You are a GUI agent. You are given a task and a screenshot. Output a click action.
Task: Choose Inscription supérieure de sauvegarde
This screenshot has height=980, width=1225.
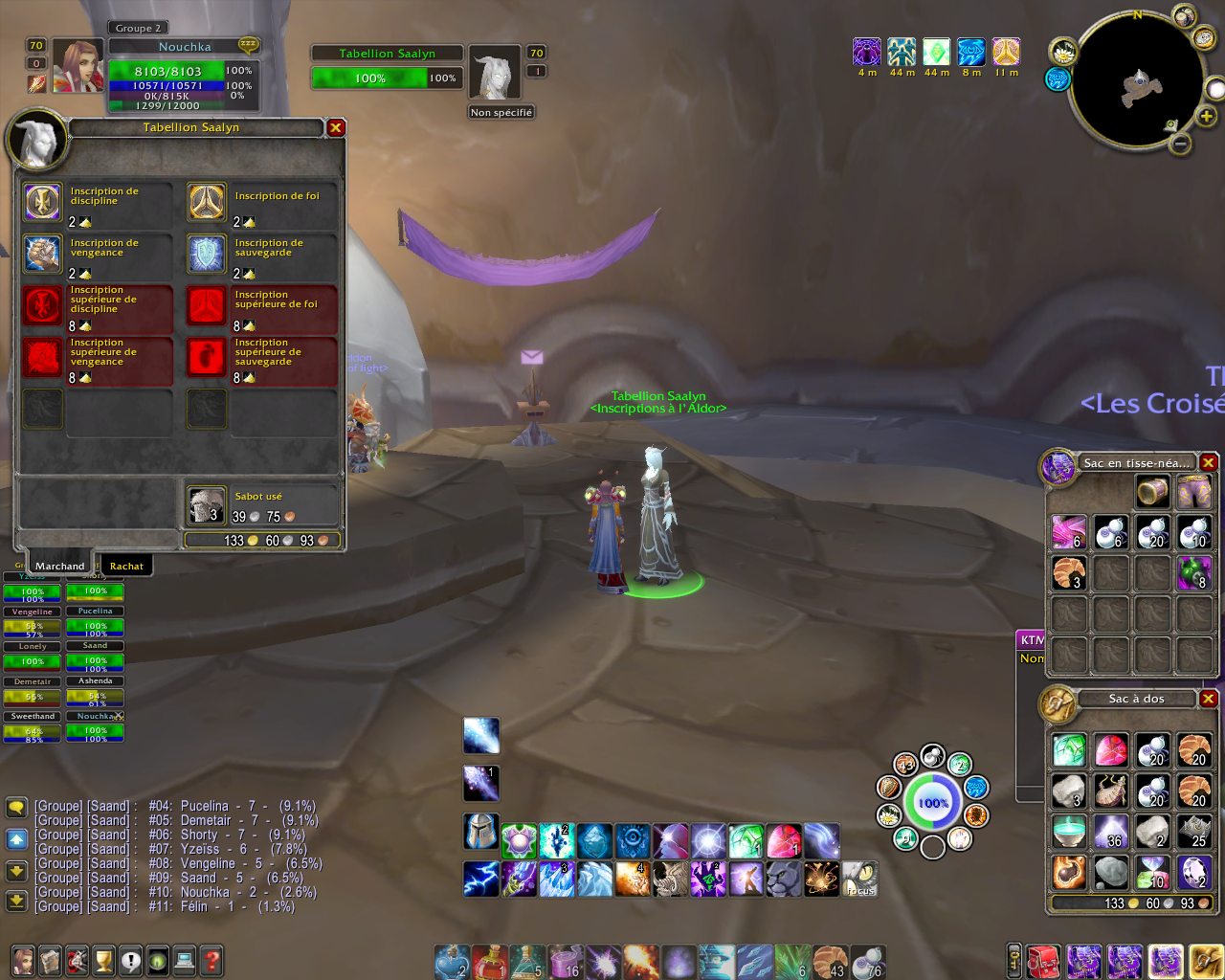(207, 358)
